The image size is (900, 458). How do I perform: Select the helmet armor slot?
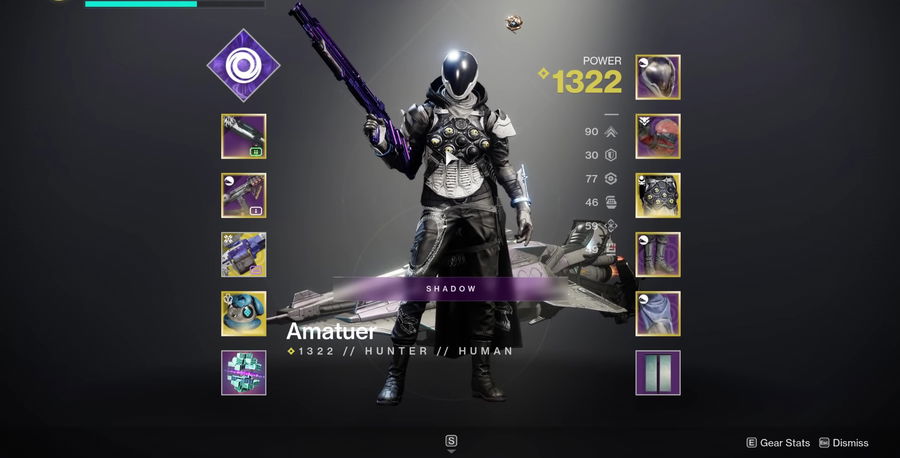658,77
